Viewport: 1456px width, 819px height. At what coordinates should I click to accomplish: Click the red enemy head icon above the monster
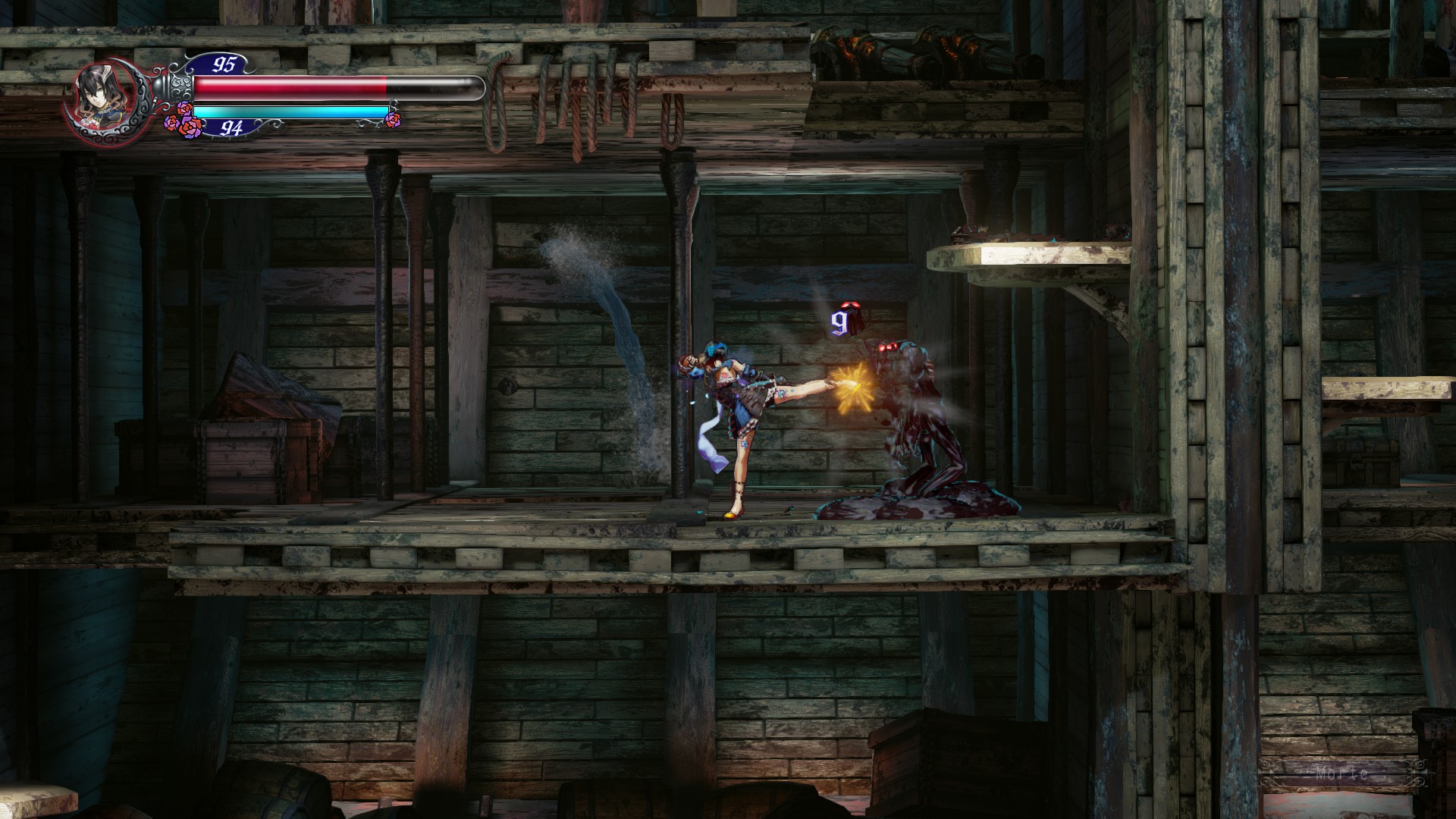[851, 305]
